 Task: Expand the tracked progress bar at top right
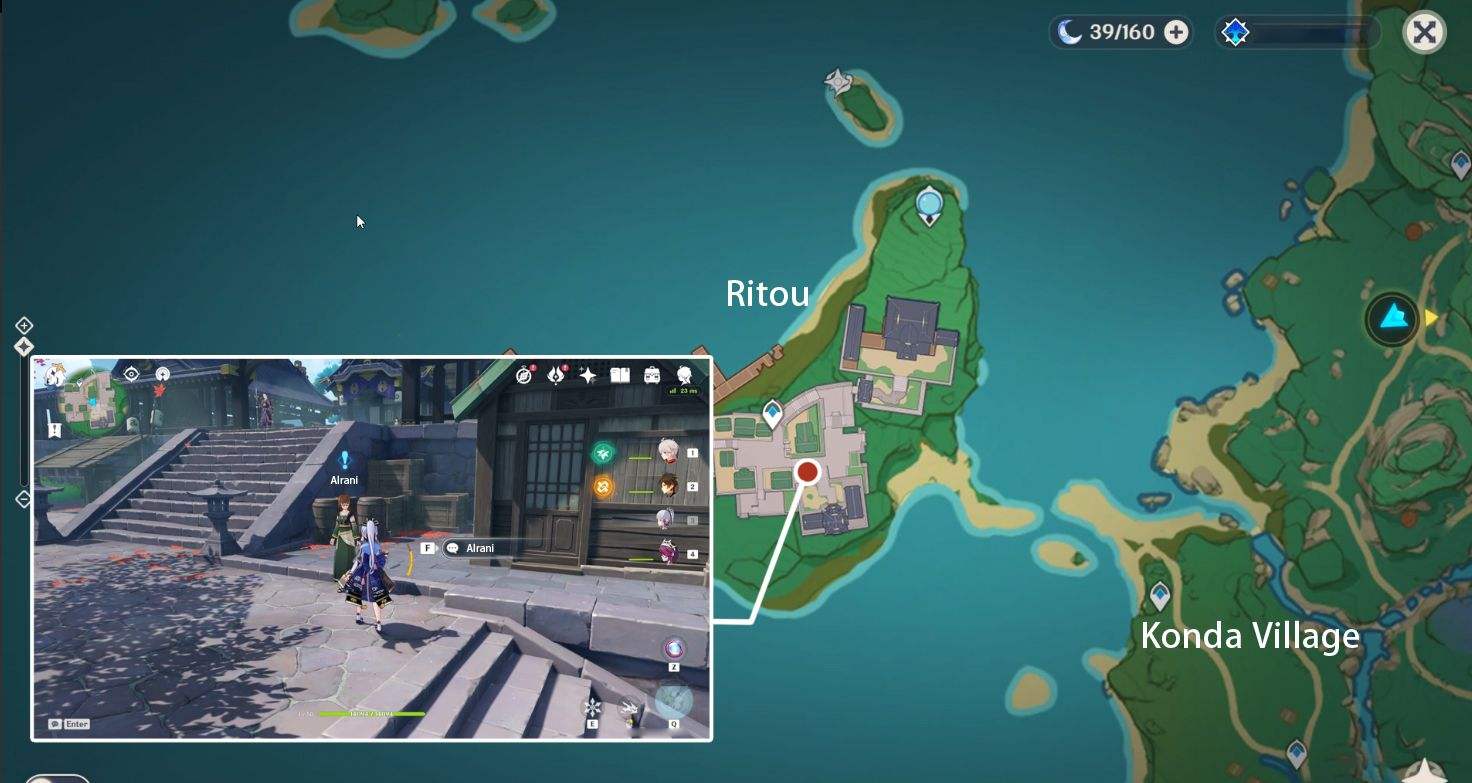point(1300,32)
